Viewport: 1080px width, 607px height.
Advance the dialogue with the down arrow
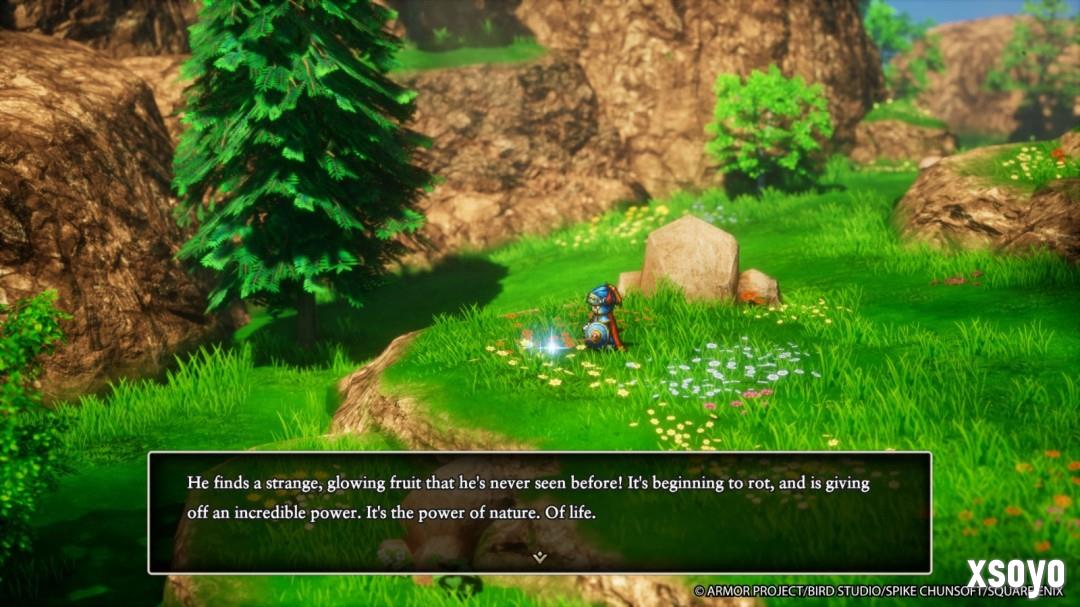click(x=540, y=557)
